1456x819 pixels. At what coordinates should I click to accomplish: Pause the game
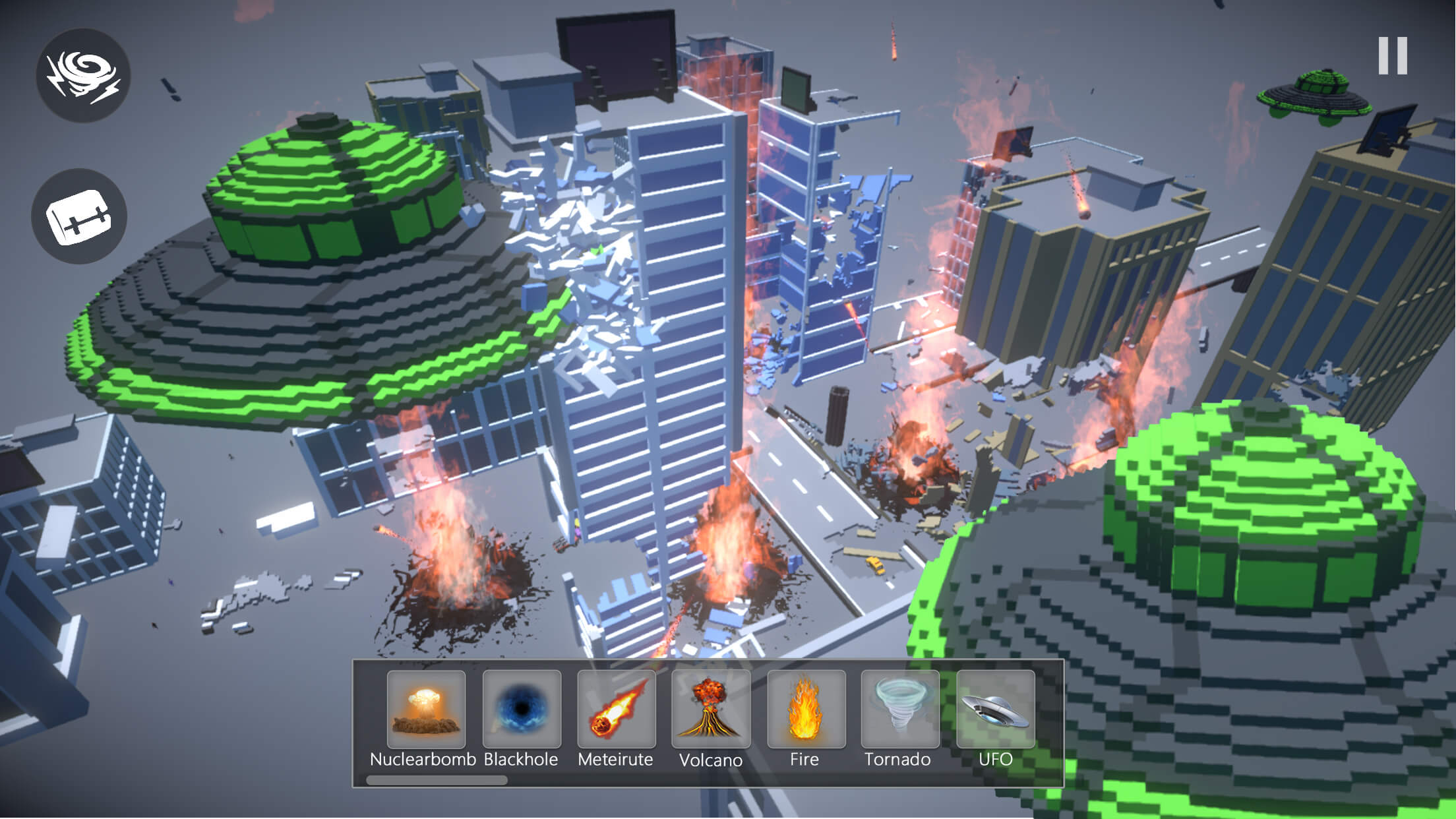1393,56
